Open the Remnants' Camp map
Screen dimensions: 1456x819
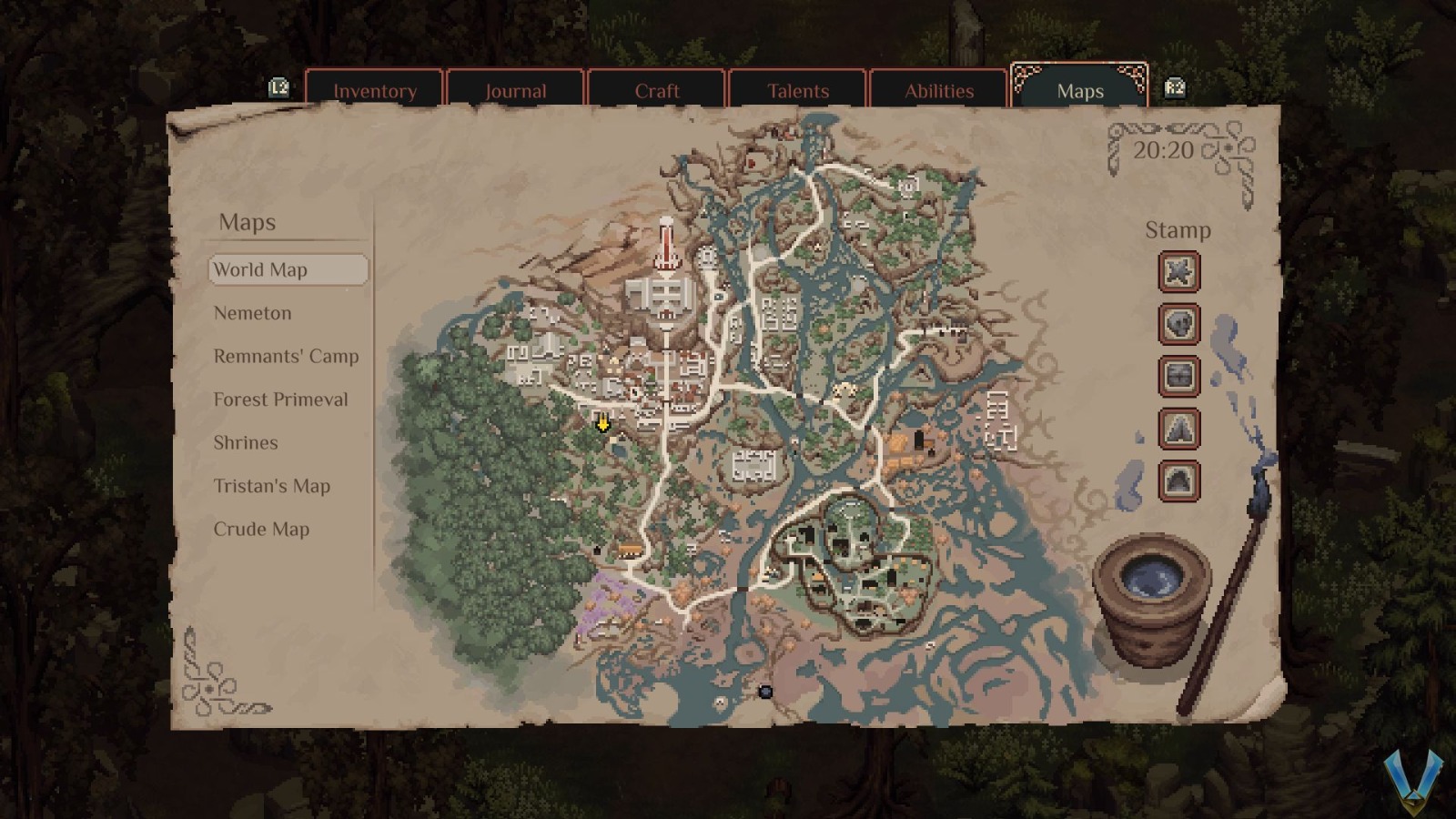pos(285,357)
